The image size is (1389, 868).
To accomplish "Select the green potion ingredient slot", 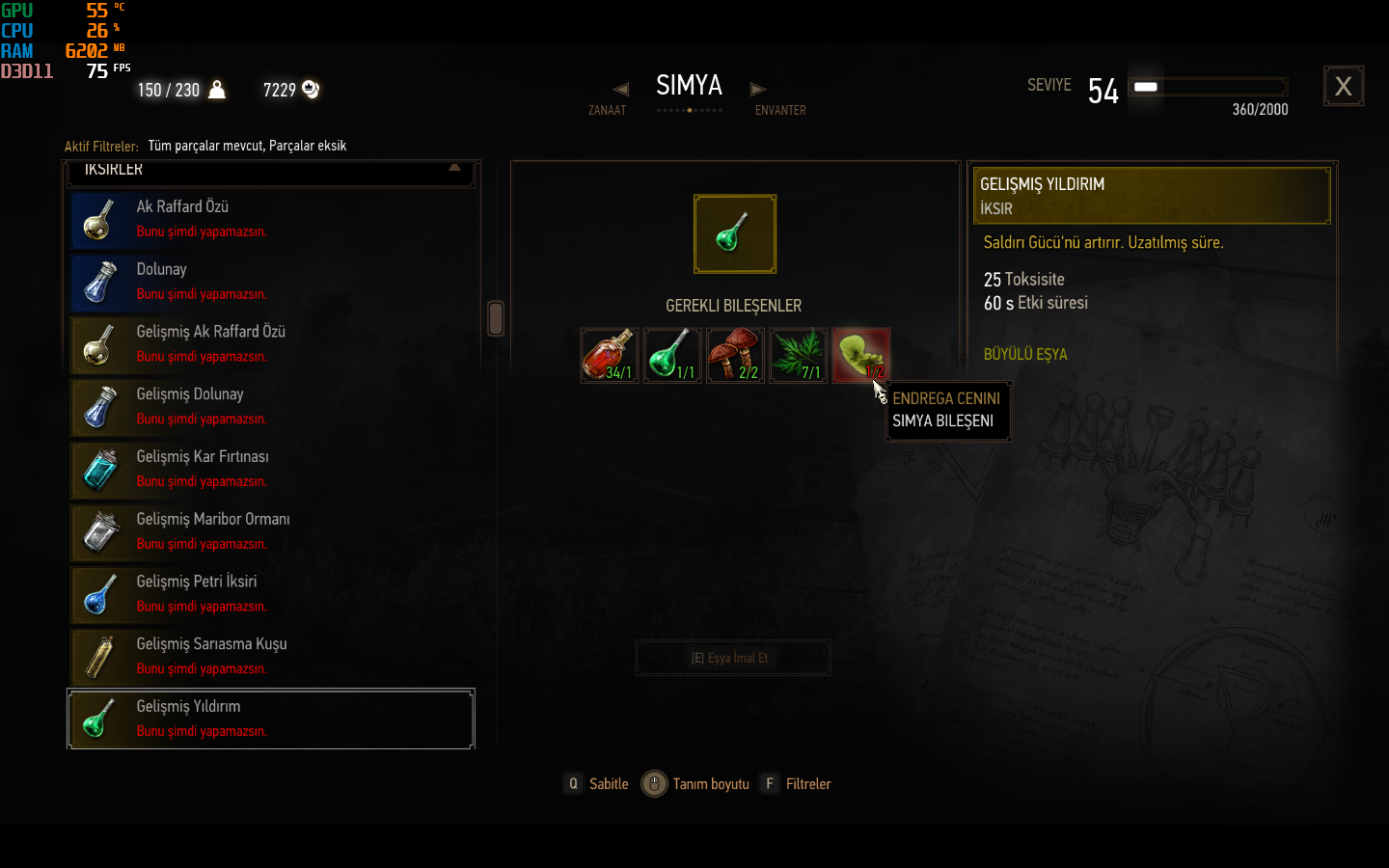I will coord(672,355).
